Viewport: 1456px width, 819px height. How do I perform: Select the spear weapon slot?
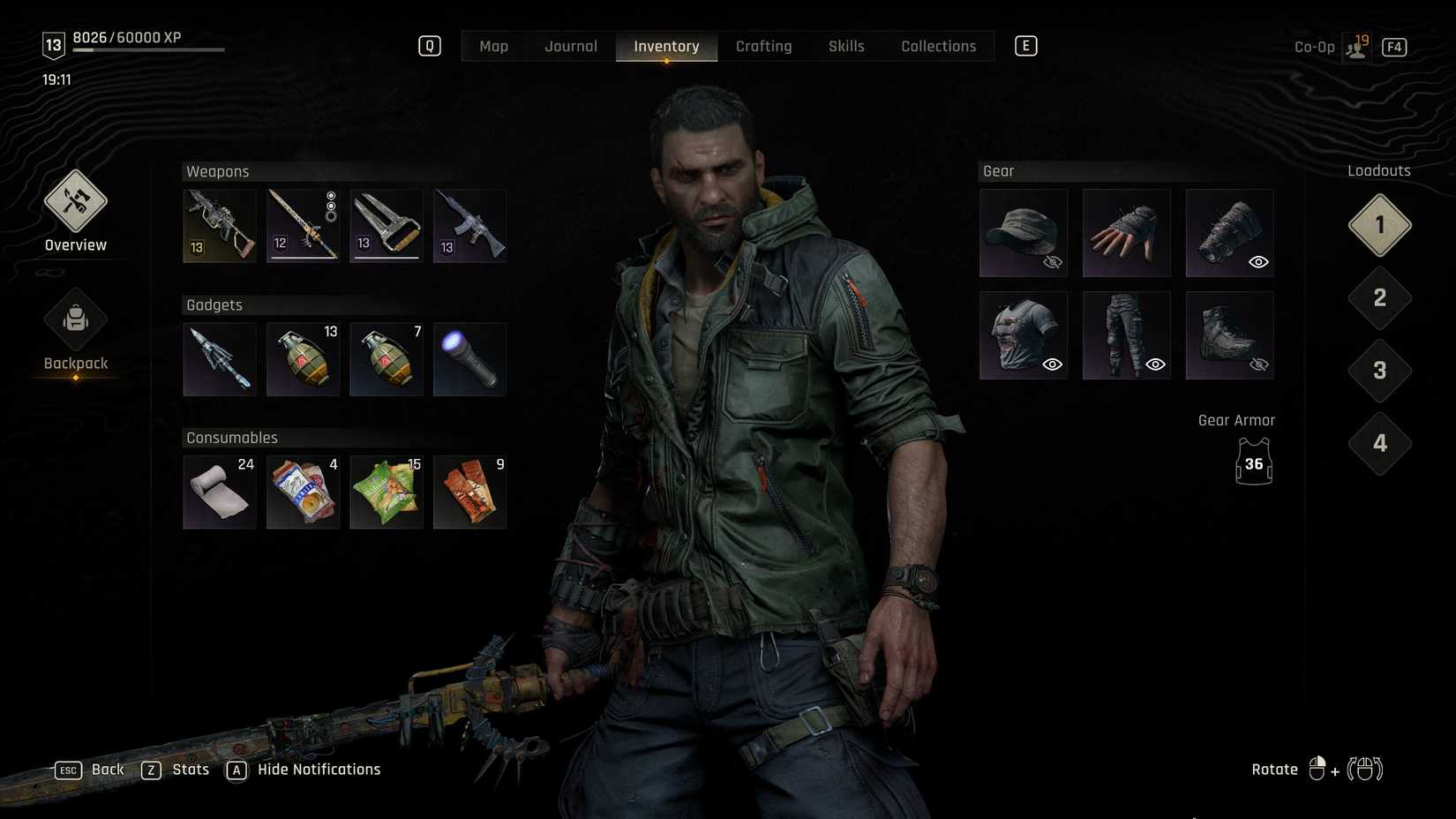303,225
